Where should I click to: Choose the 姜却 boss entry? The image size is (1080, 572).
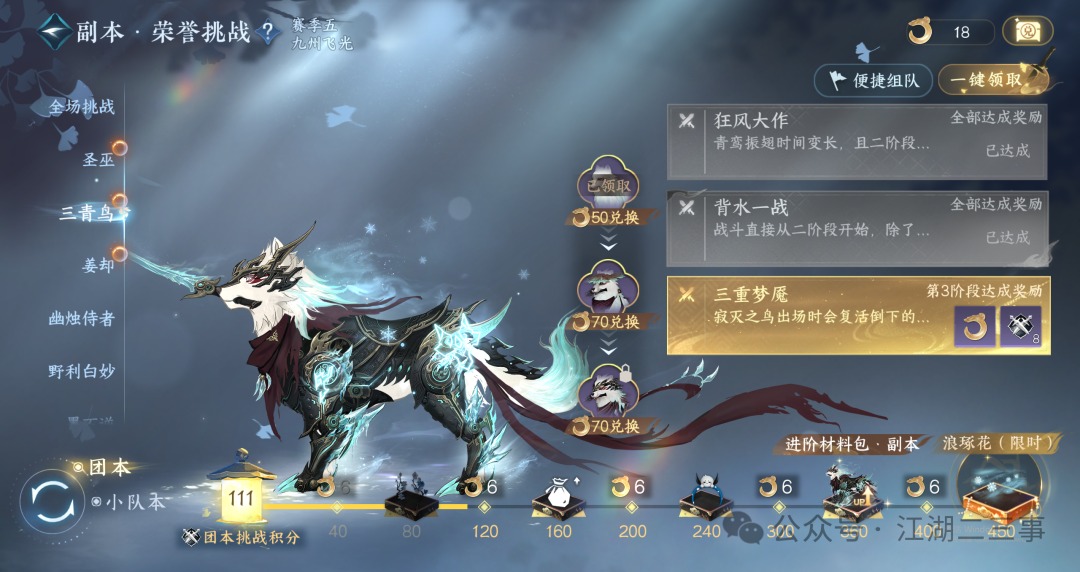point(98,266)
